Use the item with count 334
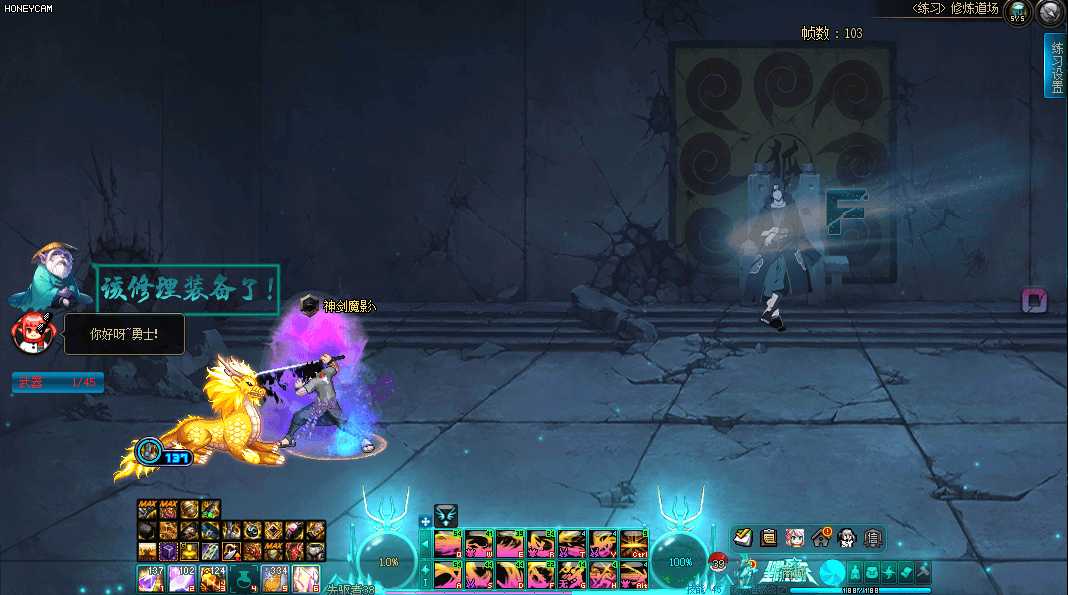 (274, 578)
